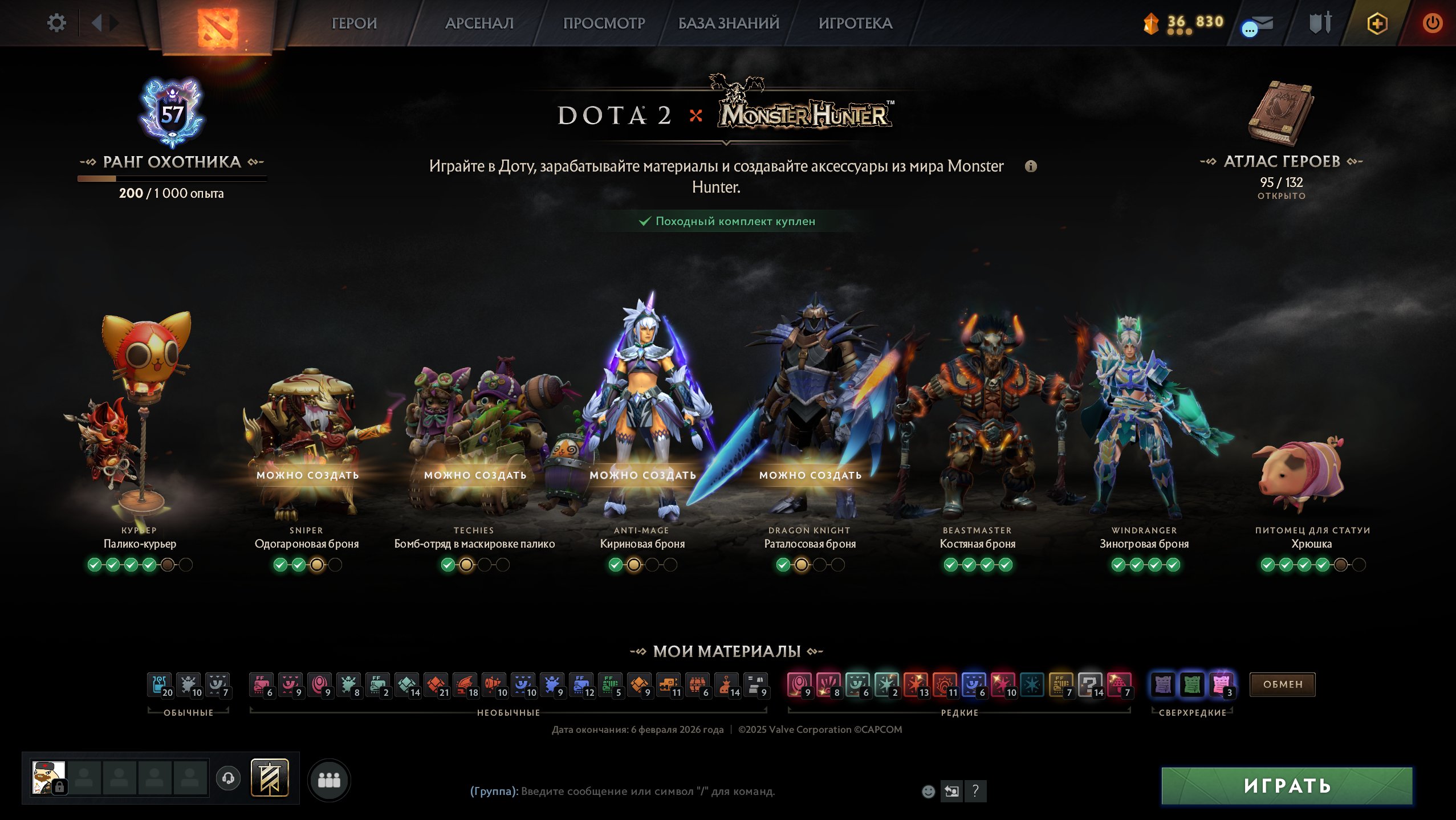Click the armory shields icon in top bar
Image resolution: width=1456 pixels, height=820 pixels.
(1321, 23)
